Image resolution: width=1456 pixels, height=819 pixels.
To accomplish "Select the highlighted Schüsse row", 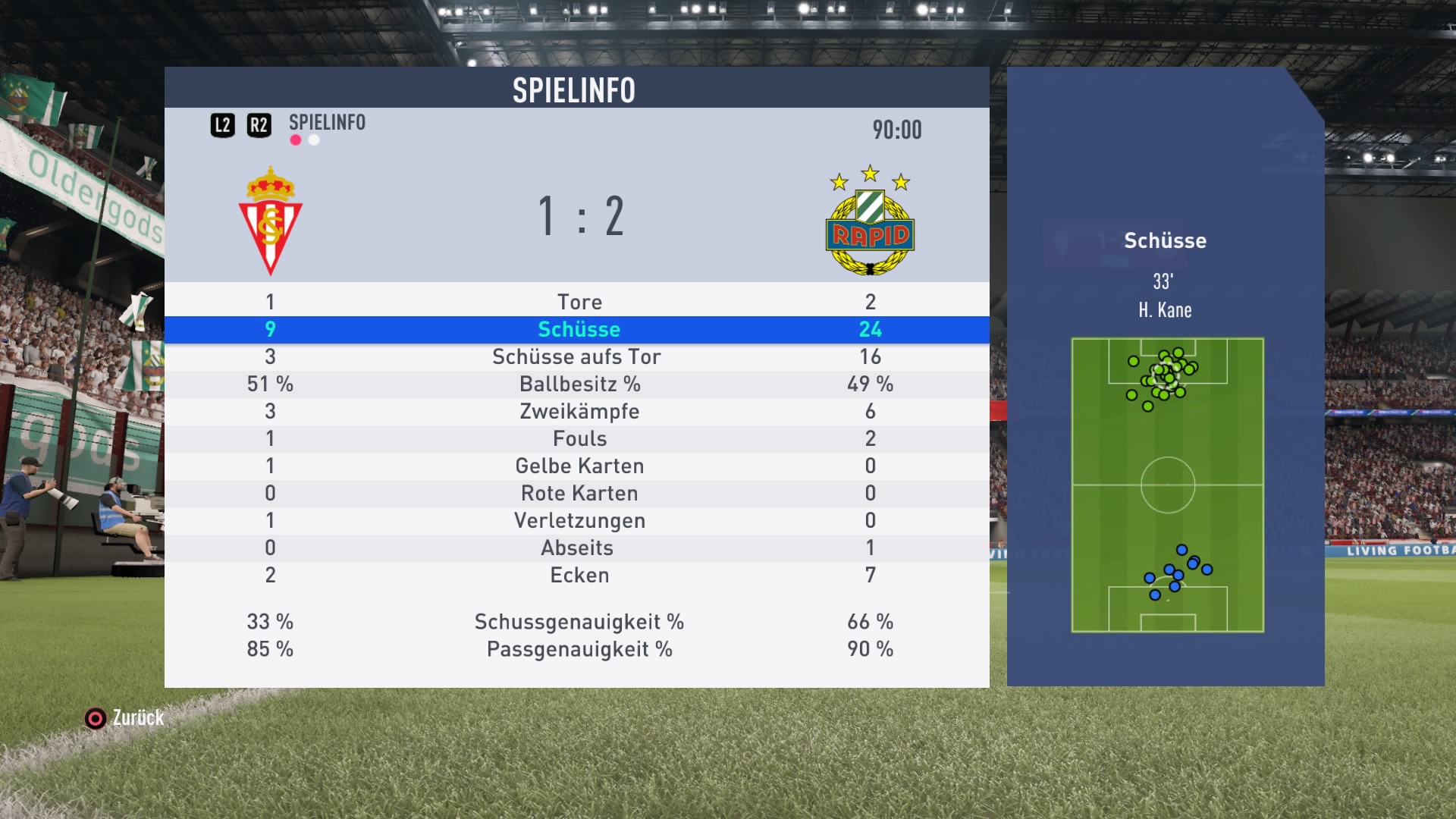I will (x=579, y=329).
